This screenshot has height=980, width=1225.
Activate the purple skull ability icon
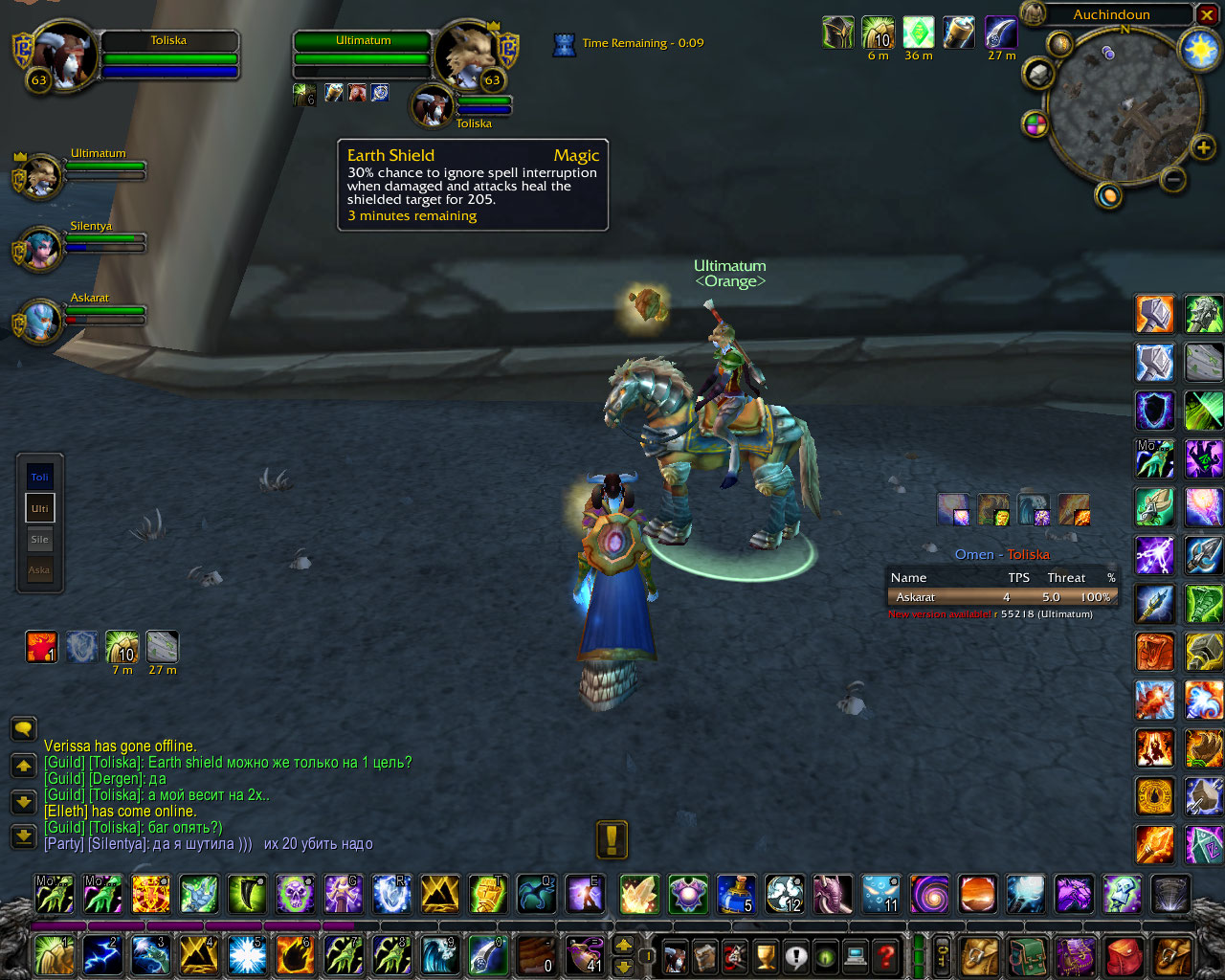pyautogui.click(x=295, y=895)
